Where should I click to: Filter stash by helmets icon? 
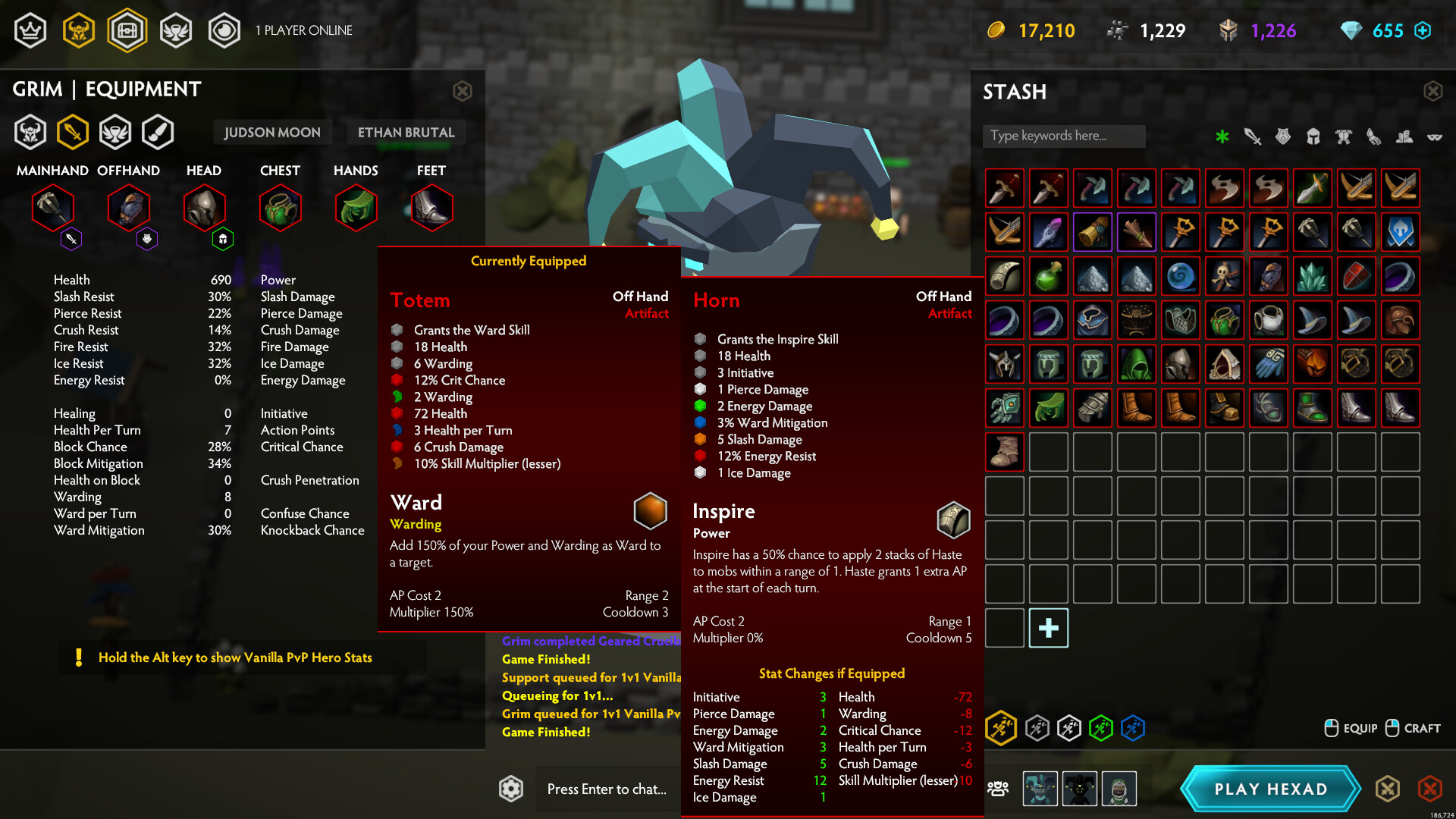(1313, 136)
